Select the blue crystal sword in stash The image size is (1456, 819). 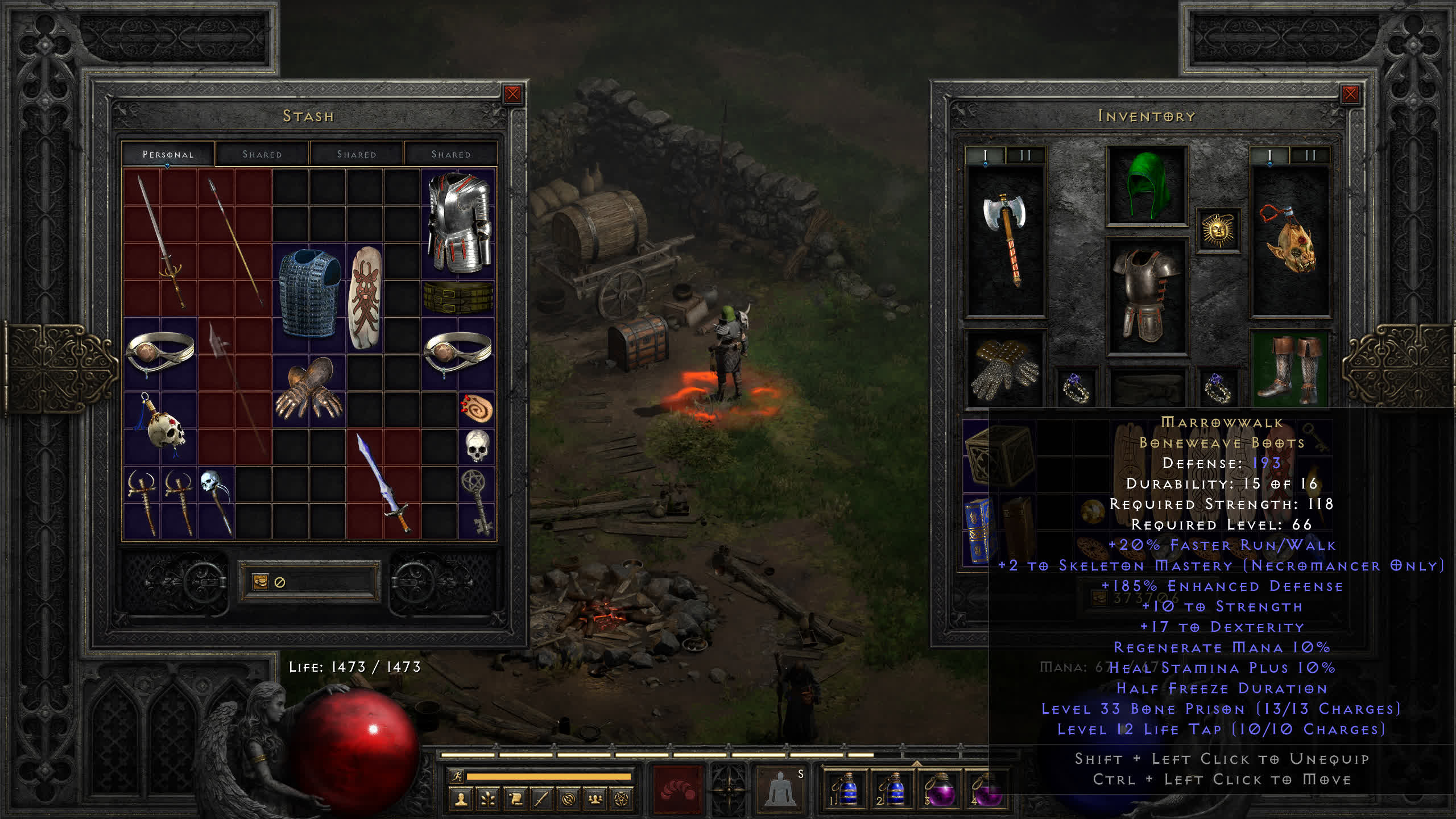(383, 483)
